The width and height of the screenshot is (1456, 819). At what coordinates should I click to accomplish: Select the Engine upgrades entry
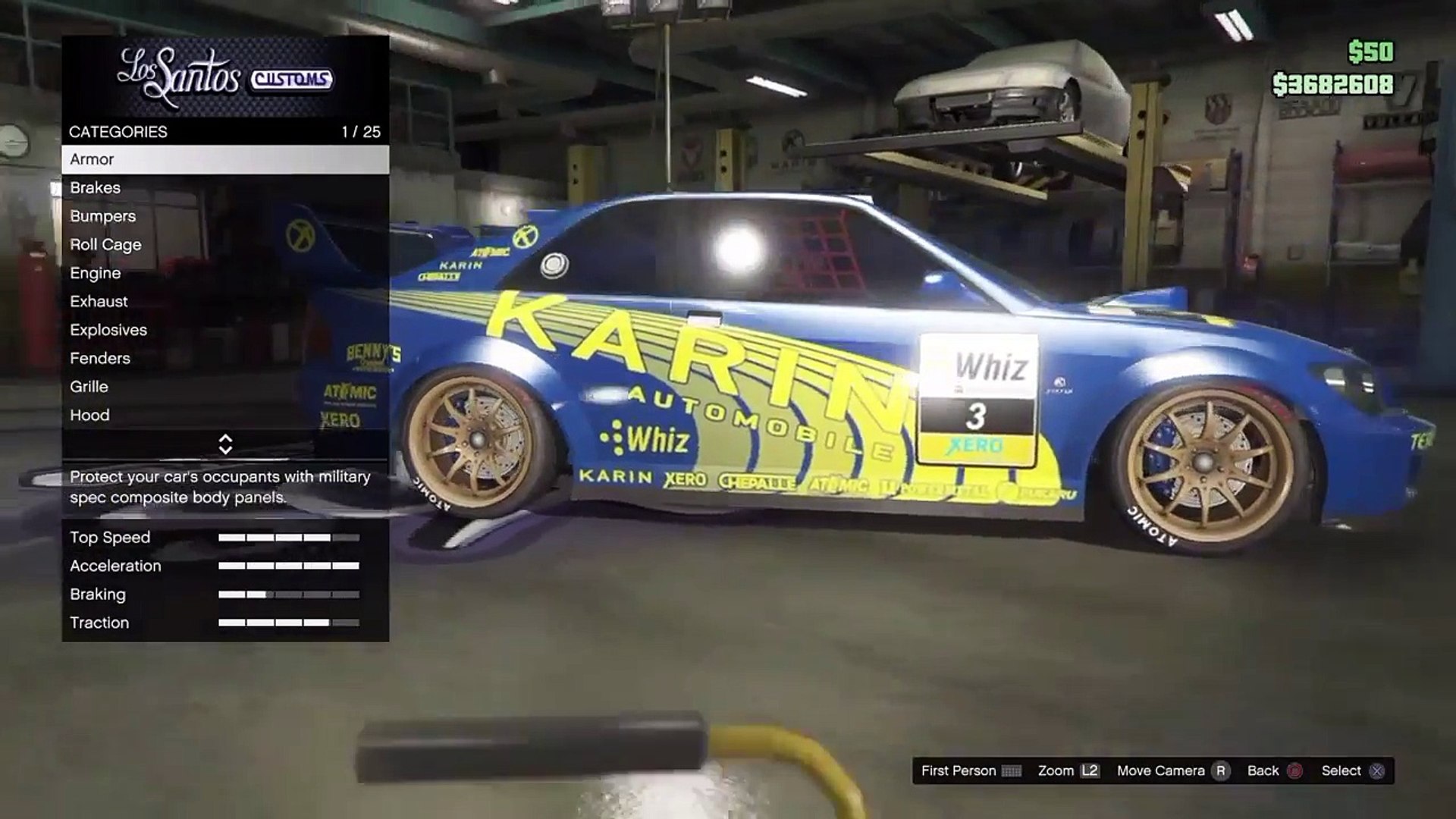coord(224,273)
